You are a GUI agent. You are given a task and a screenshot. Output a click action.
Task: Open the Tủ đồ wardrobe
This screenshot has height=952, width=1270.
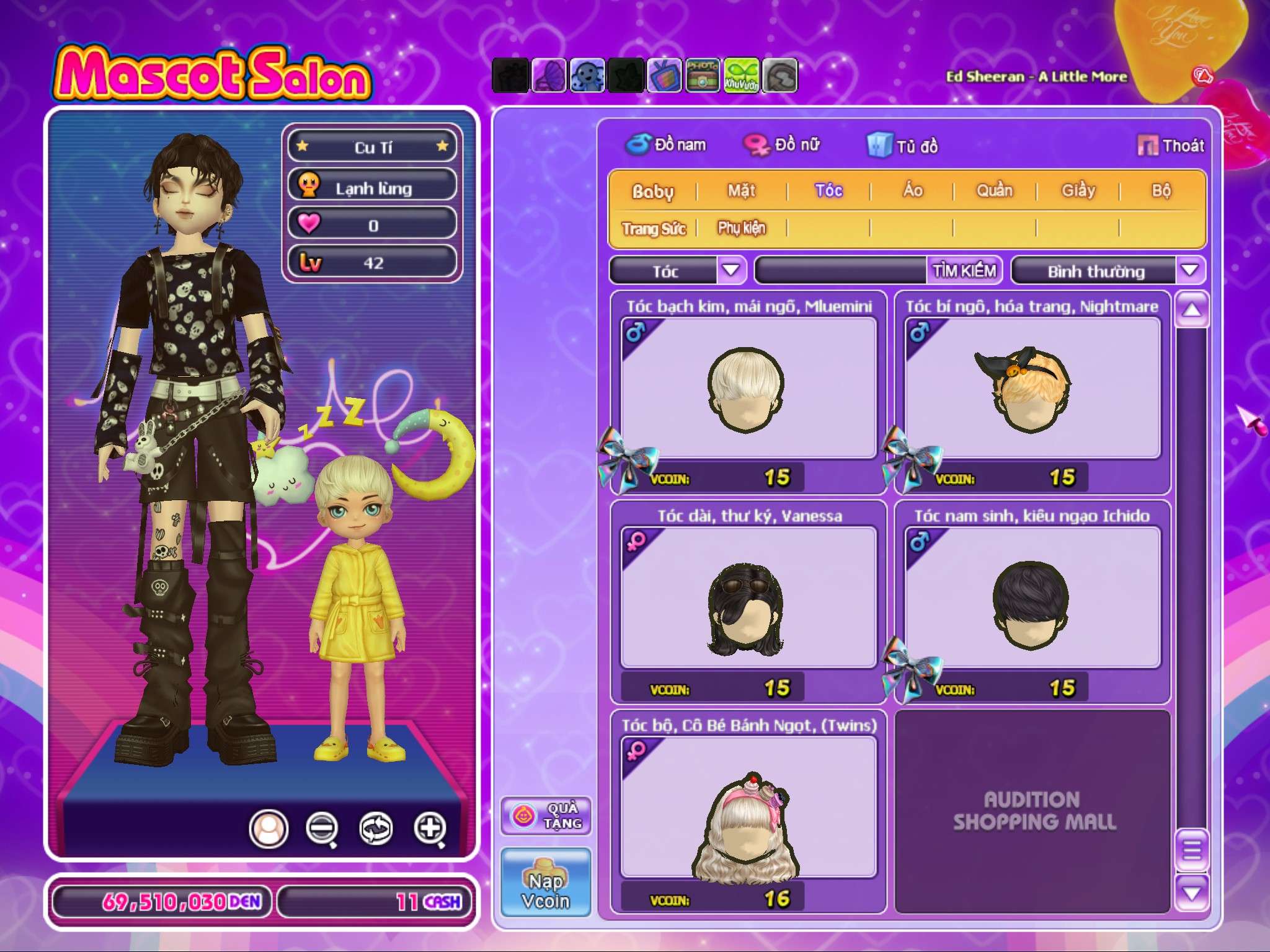[x=903, y=146]
